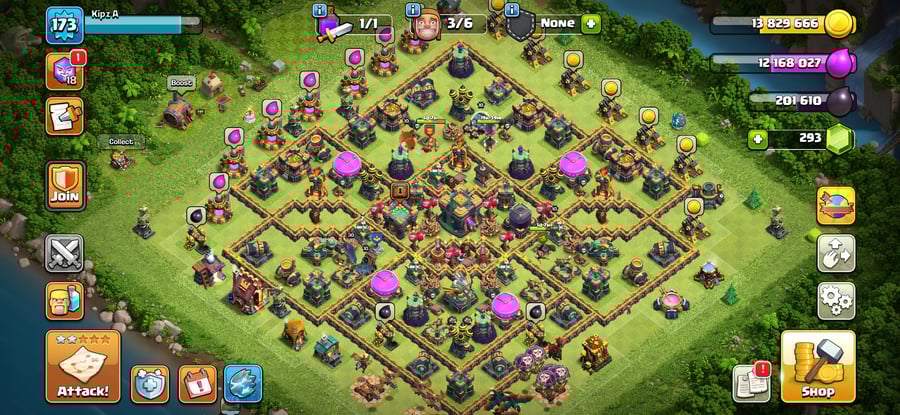
Task: Select the blue shield icon button
Action: 150,383
